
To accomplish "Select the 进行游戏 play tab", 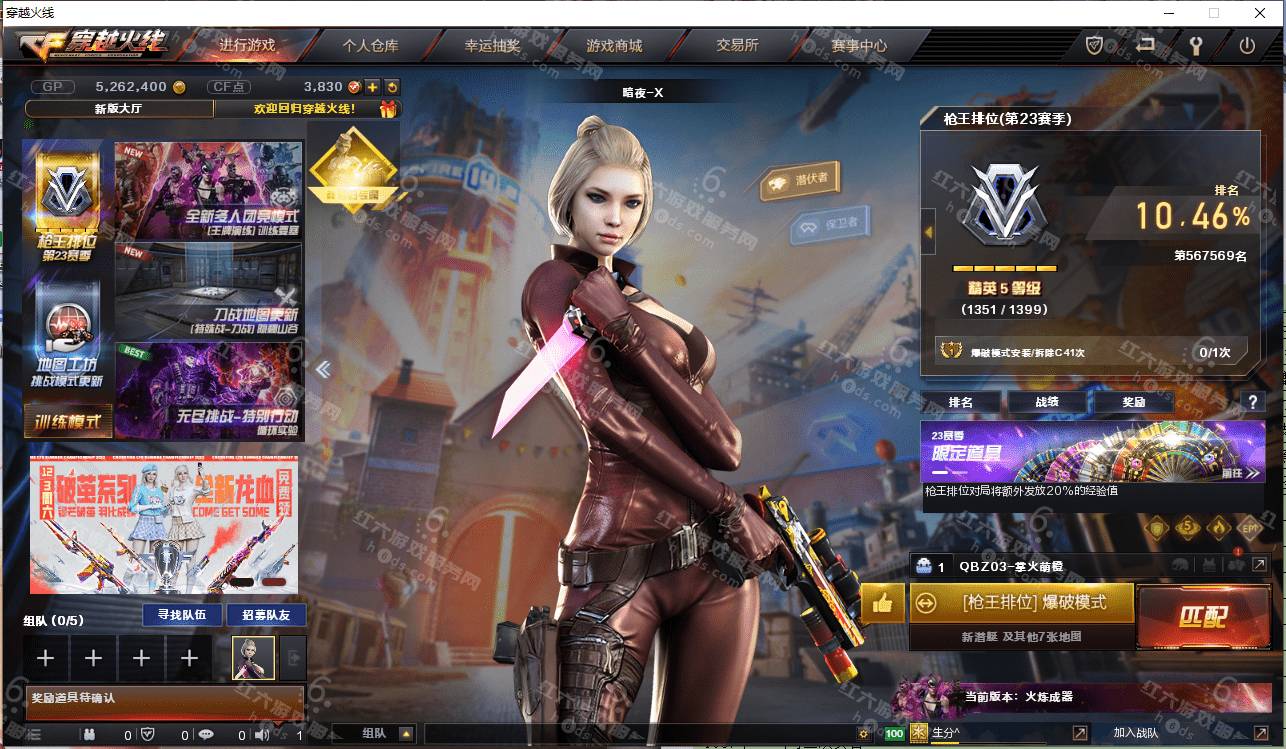I will [x=247, y=46].
